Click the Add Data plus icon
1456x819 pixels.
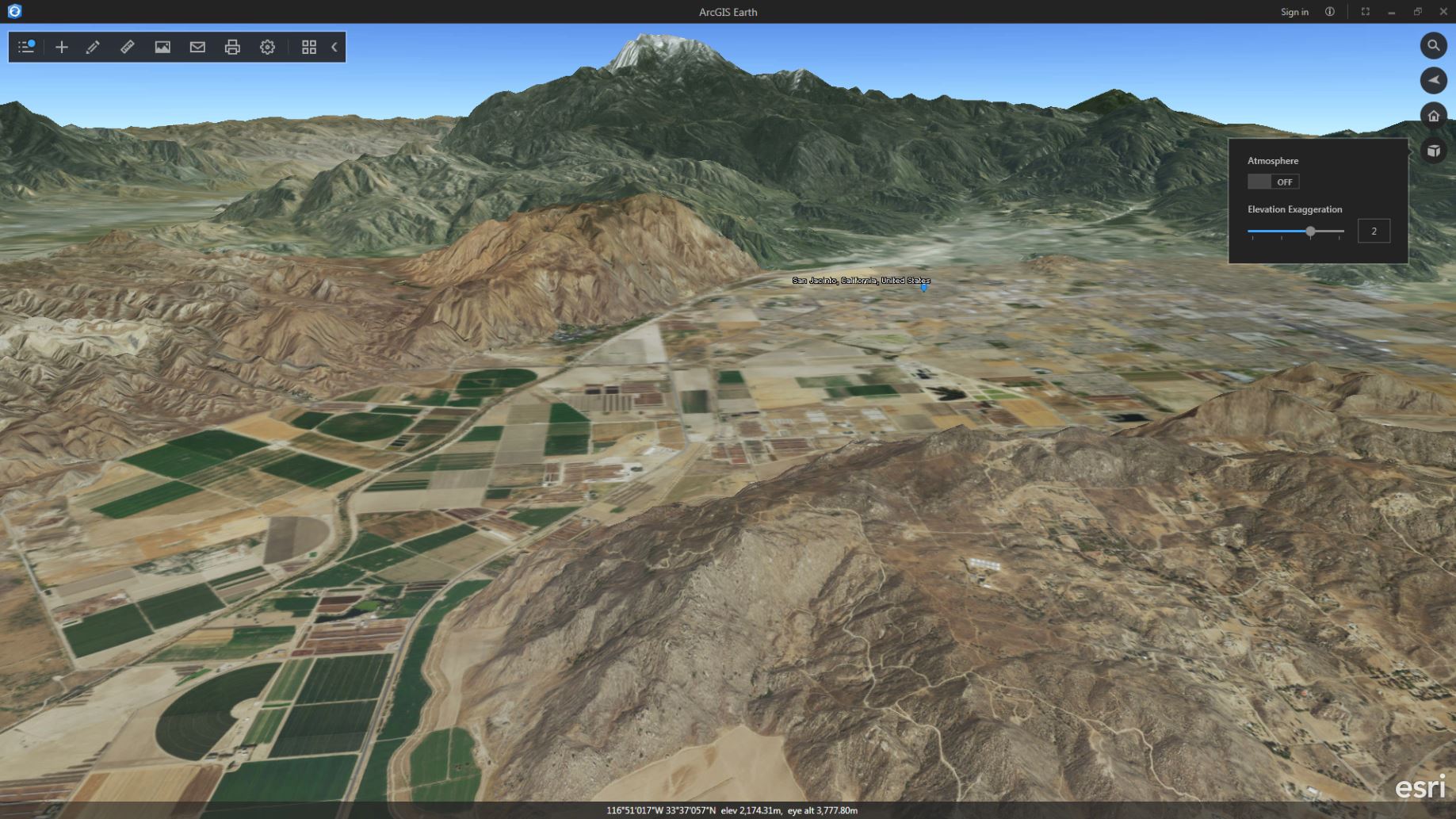point(61,47)
